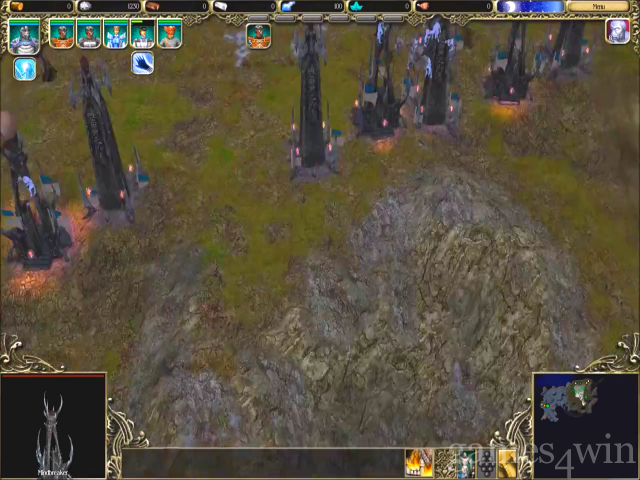The height and width of the screenshot is (480, 640).
Task: Select the large armored hero portrait
Action: [x=24, y=36]
